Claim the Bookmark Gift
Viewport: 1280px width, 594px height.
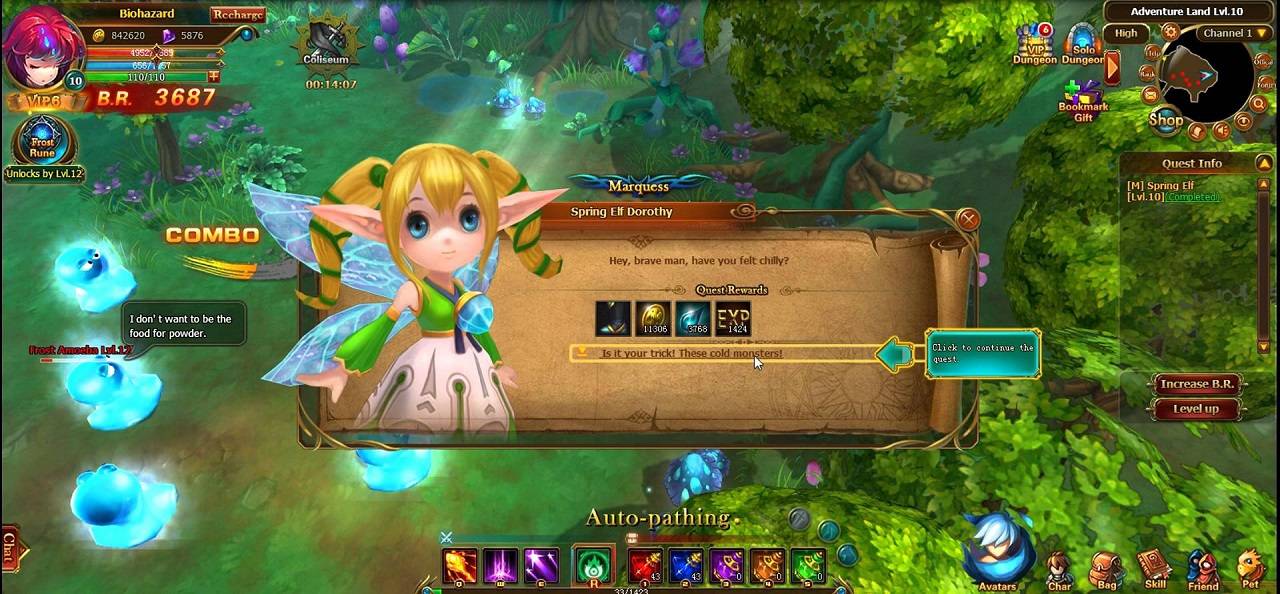point(1082,101)
